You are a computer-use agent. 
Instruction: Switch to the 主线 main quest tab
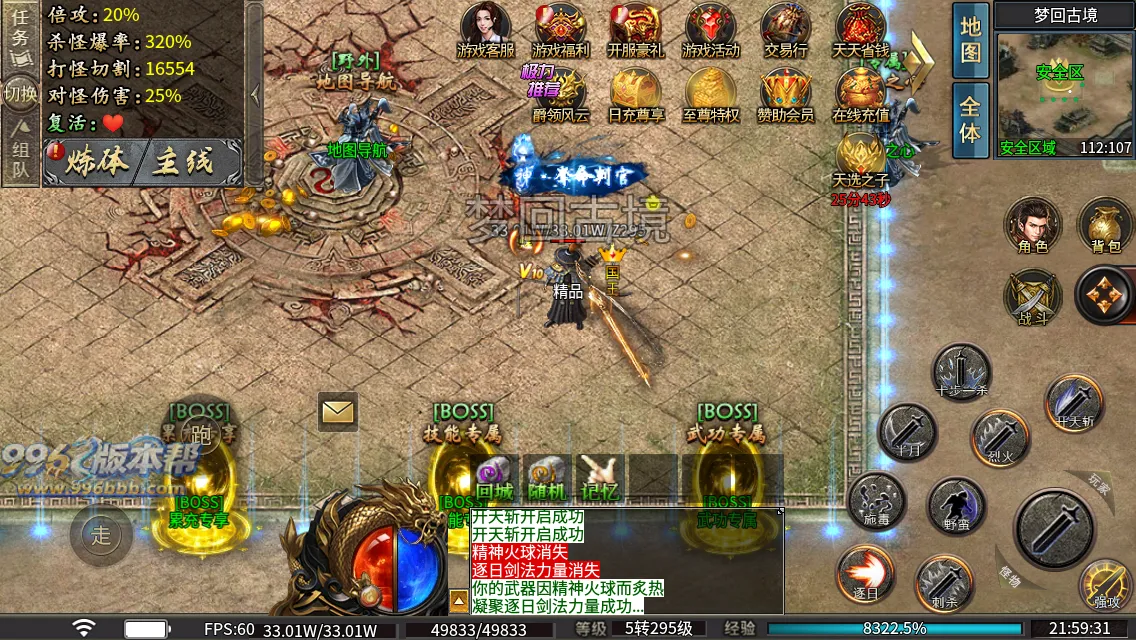tap(184, 162)
